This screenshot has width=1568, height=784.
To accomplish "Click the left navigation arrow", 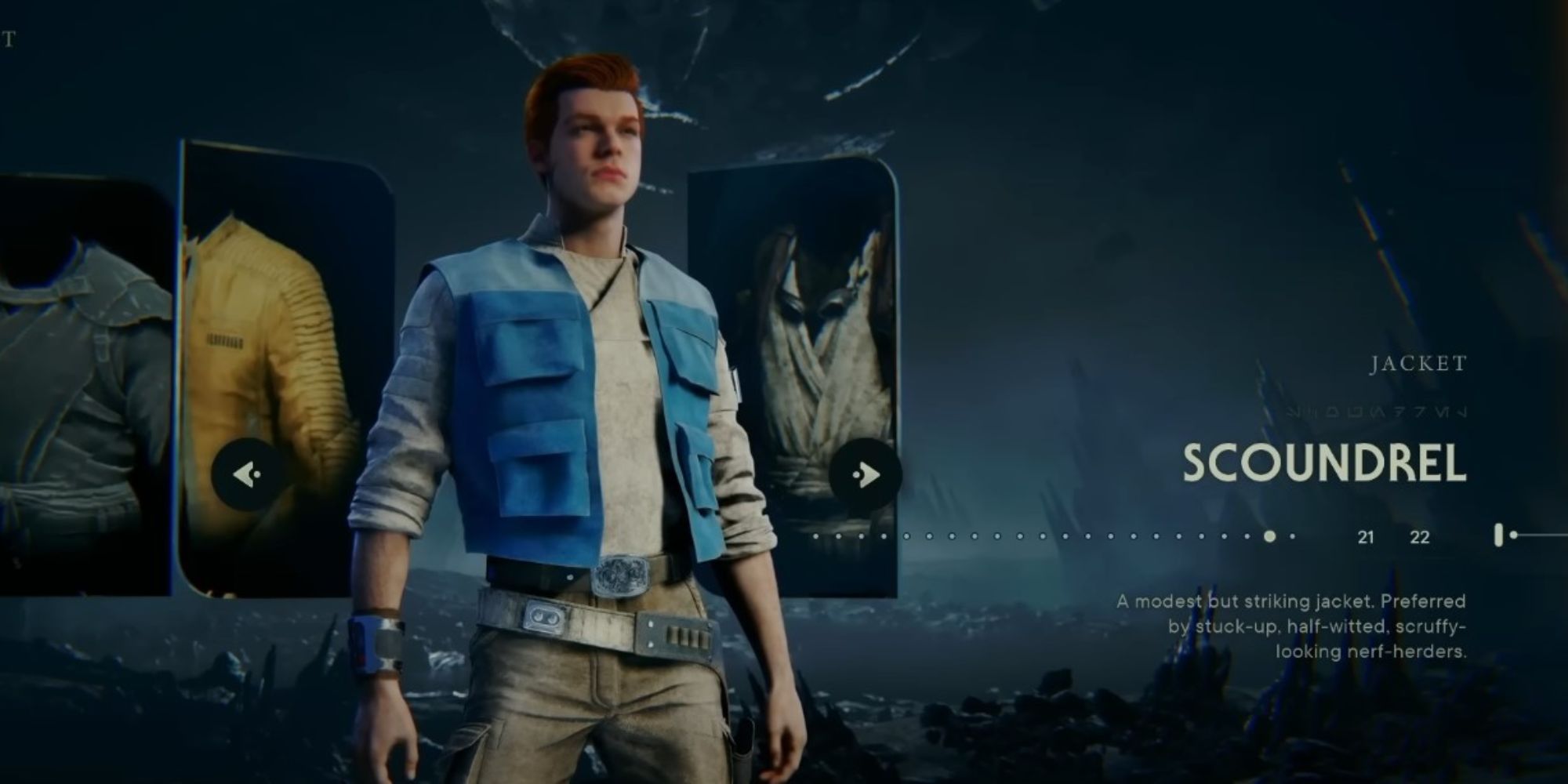I will (245, 473).
